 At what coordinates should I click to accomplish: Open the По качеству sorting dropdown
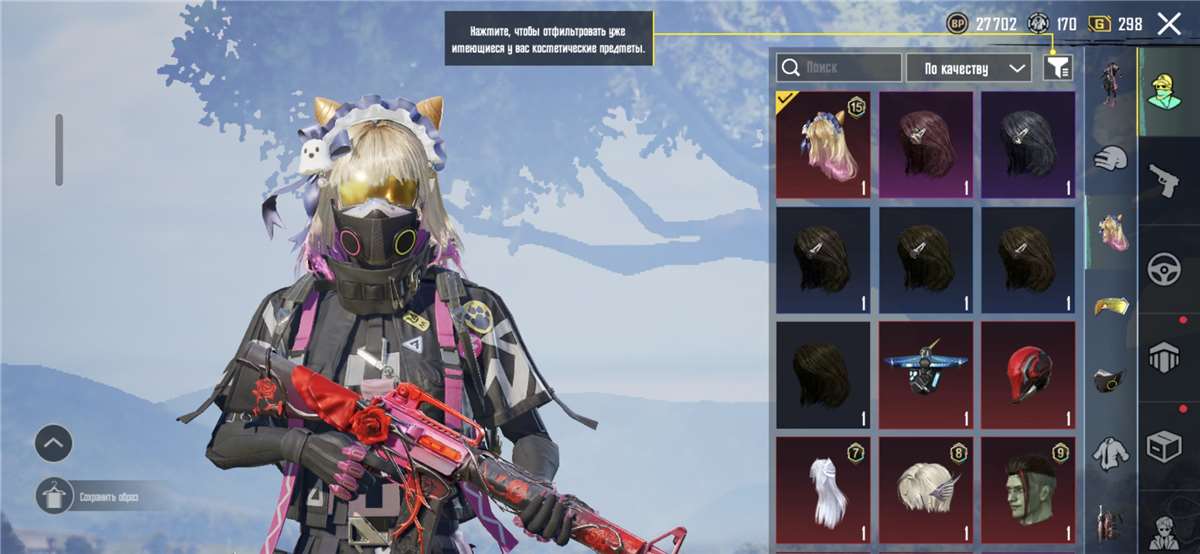click(968, 68)
